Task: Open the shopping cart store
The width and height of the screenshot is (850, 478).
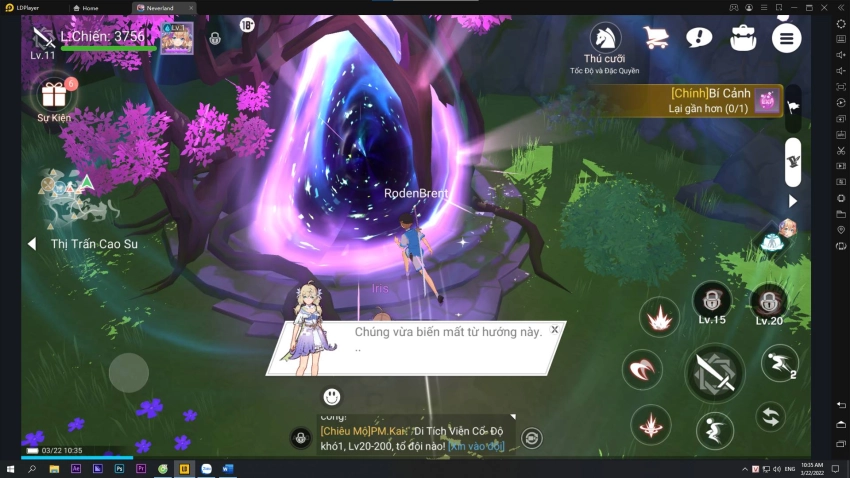Action: coord(656,38)
